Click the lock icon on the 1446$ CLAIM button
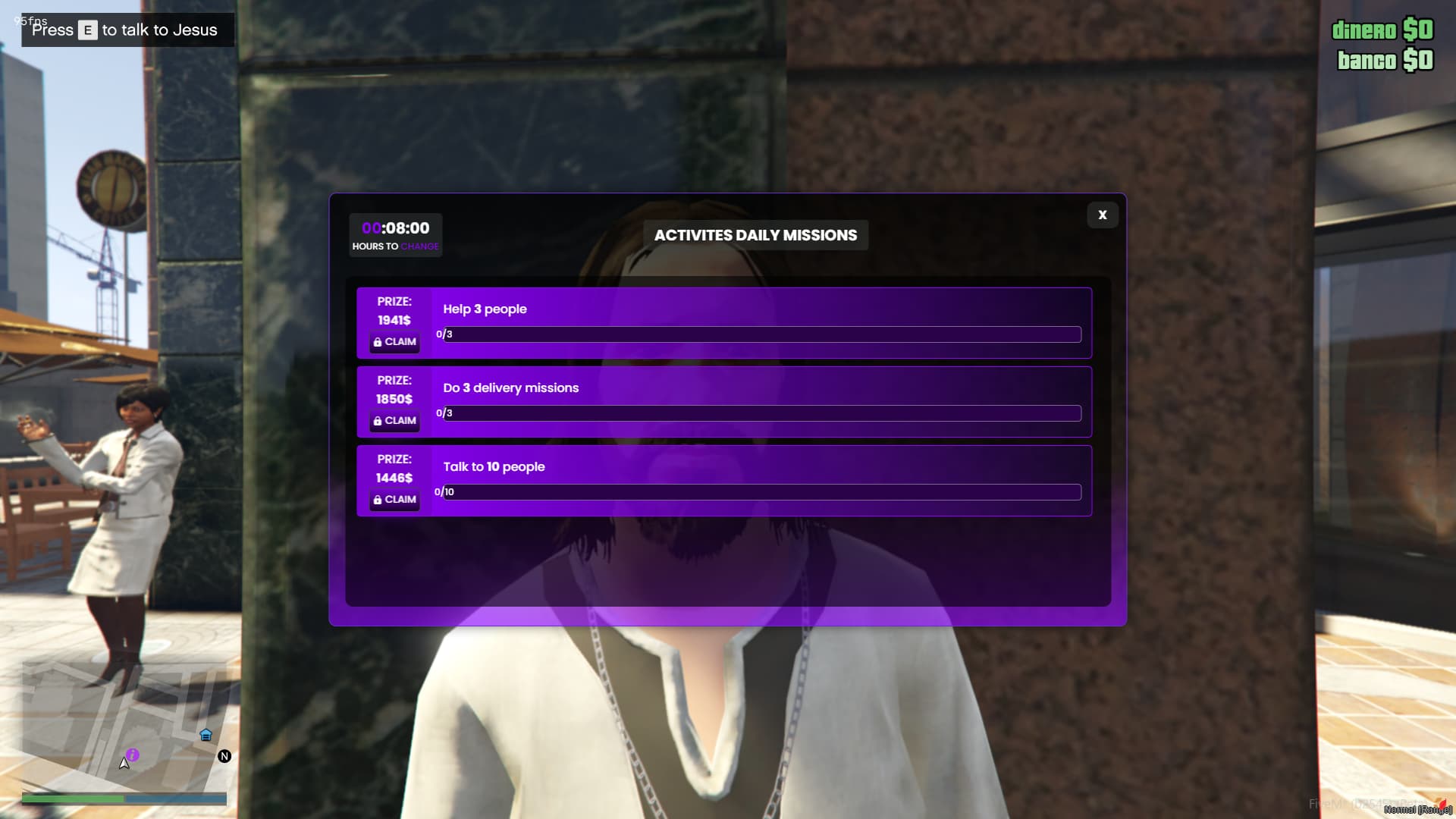 pos(378,500)
